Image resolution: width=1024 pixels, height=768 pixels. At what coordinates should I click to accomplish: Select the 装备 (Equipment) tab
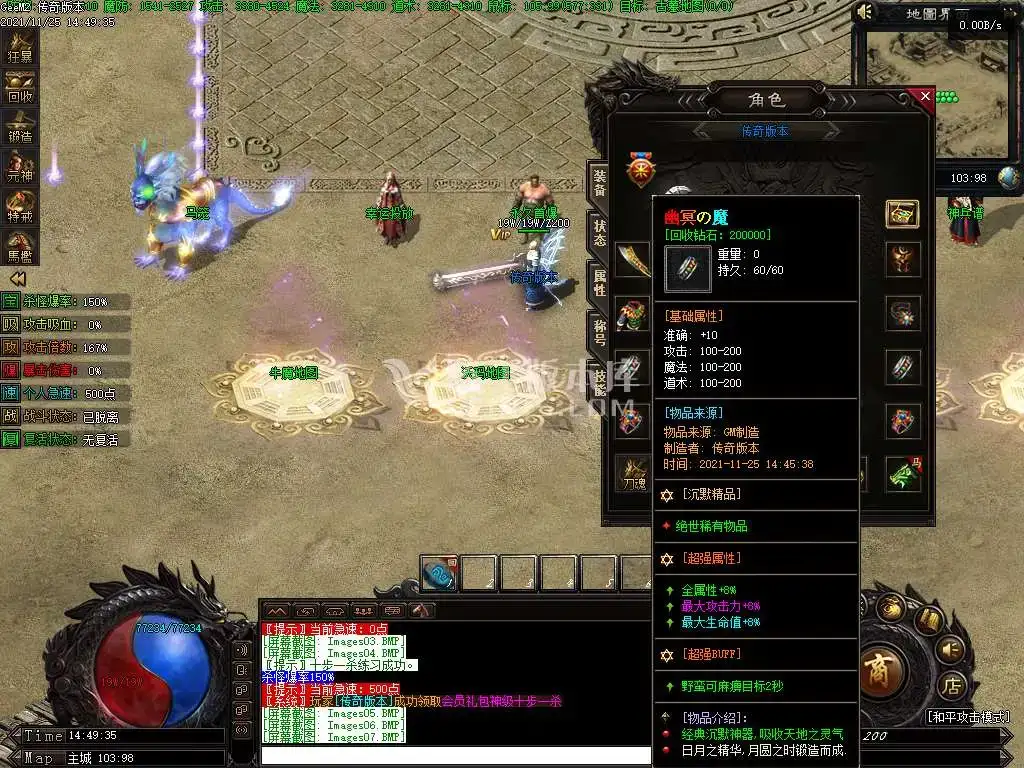pyautogui.click(x=599, y=182)
